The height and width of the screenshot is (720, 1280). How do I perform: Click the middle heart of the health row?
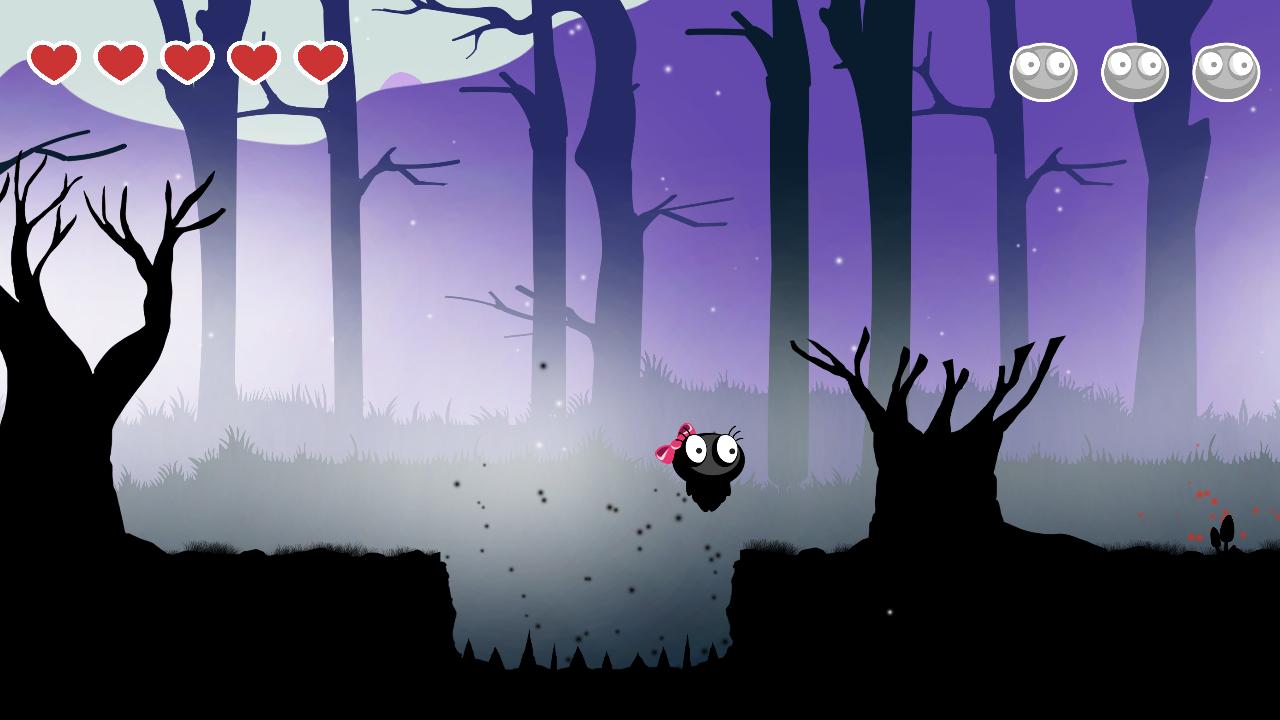(x=185, y=62)
